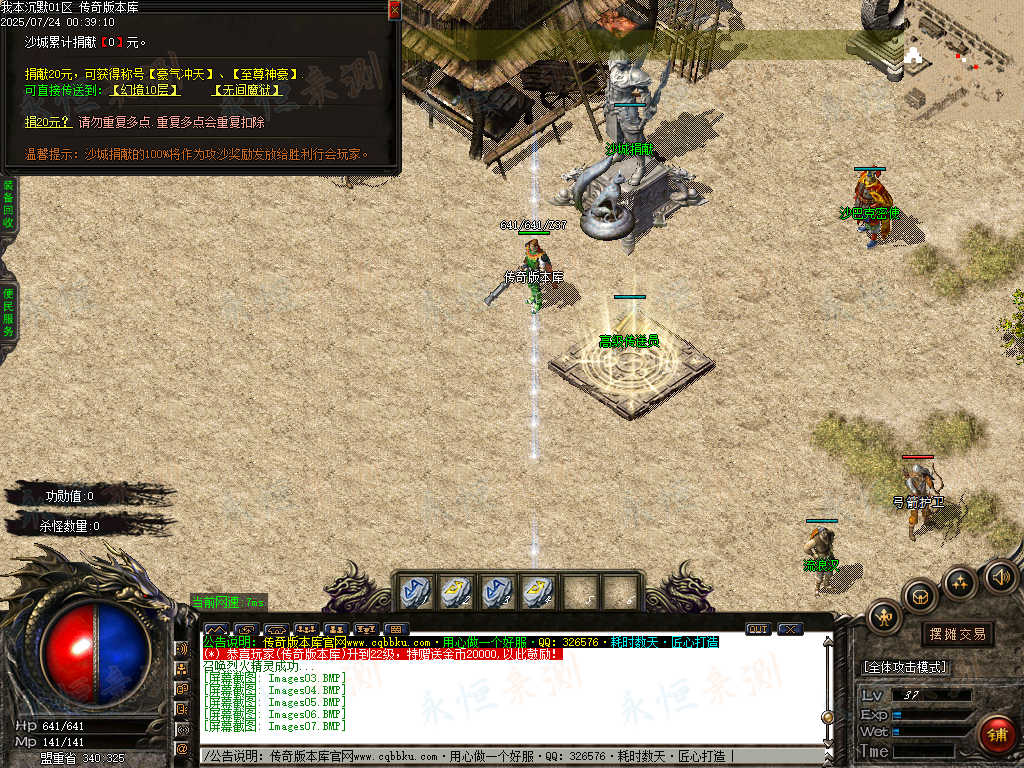Click the X button beside OUT
Screen dimensions: 1024x768
click(x=790, y=629)
